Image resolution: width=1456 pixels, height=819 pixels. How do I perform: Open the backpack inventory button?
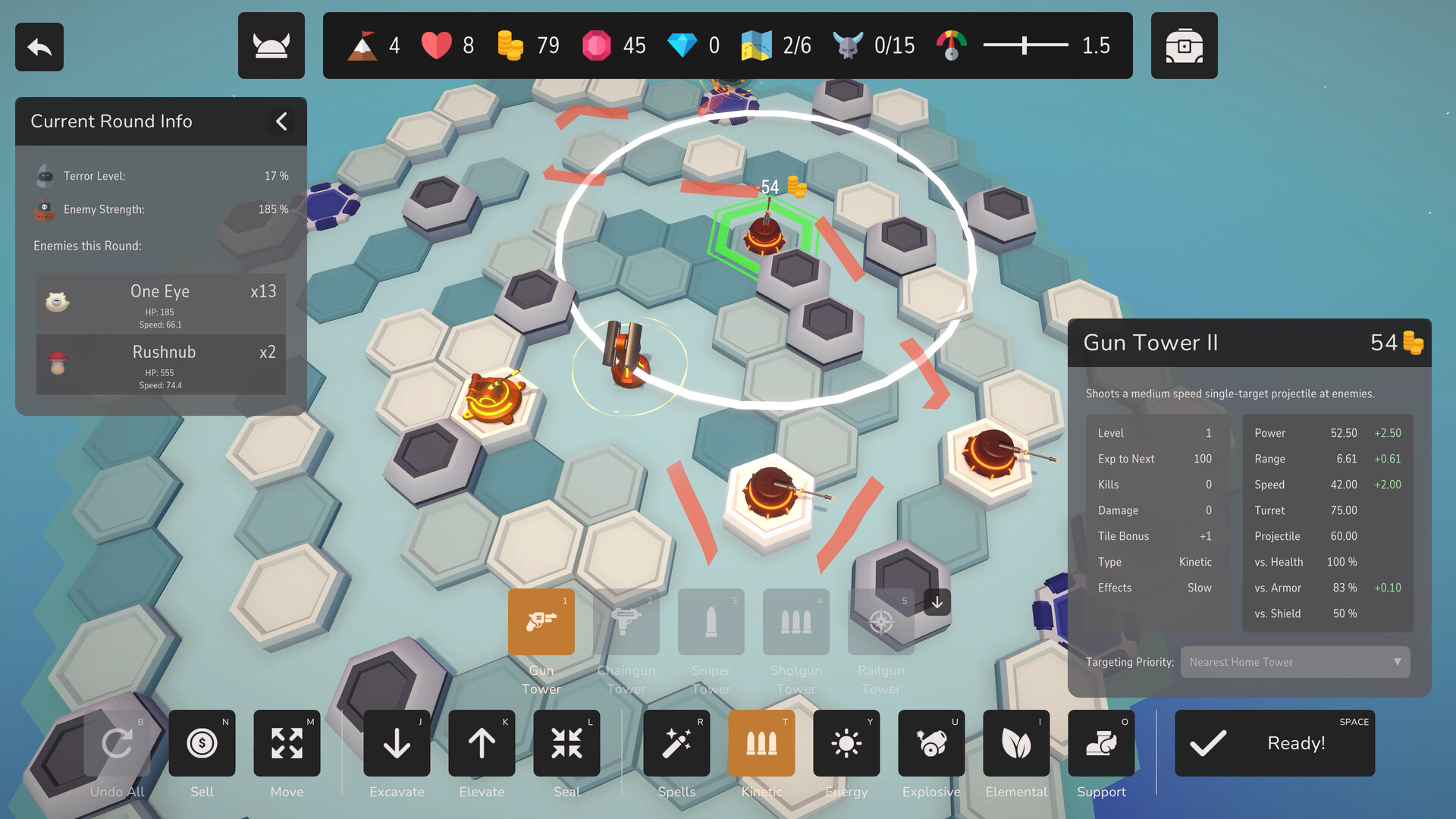[x=1184, y=45]
